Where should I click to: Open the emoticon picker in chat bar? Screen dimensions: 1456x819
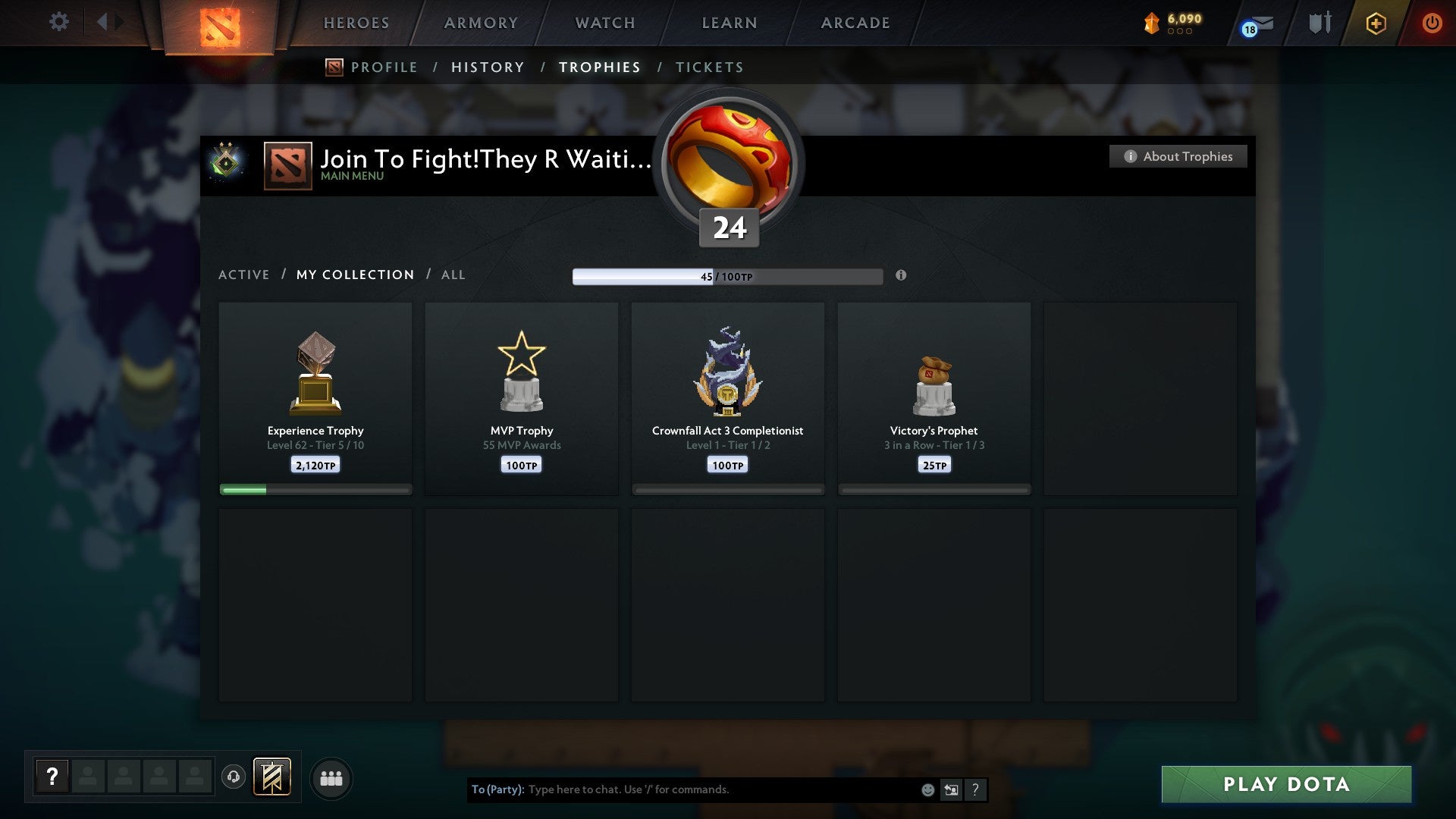(927, 789)
